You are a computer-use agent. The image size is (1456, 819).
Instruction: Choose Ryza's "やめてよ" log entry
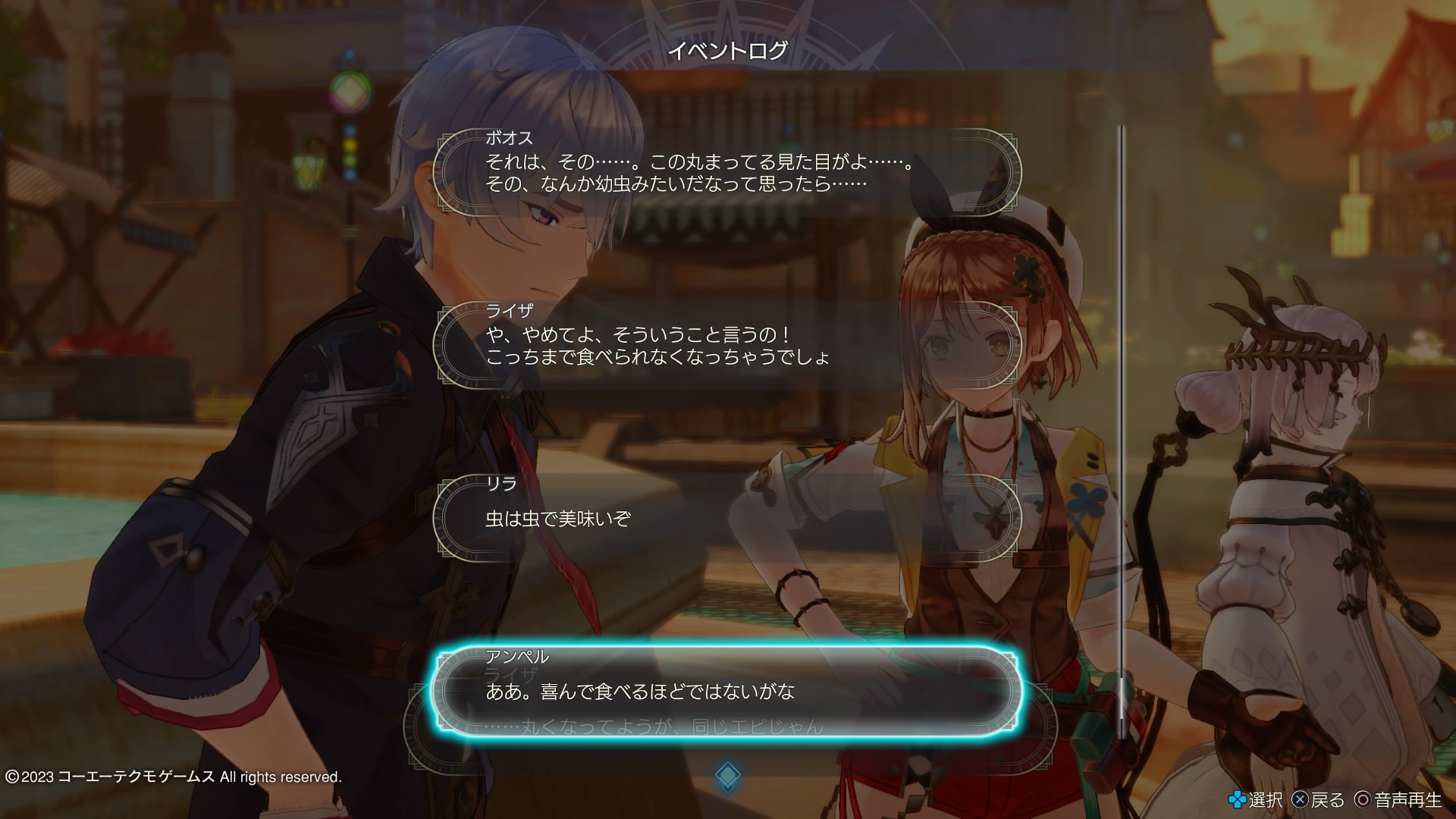click(x=726, y=346)
